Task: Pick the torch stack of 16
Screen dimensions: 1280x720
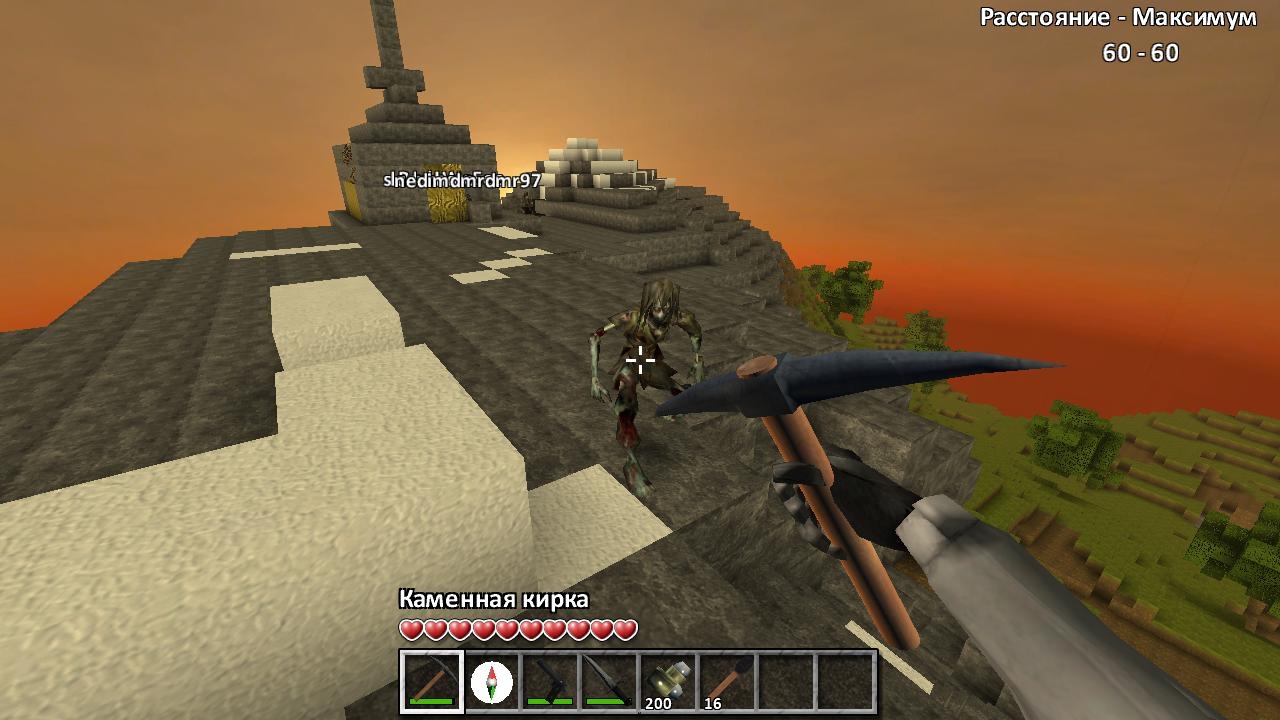Action: [x=727, y=682]
